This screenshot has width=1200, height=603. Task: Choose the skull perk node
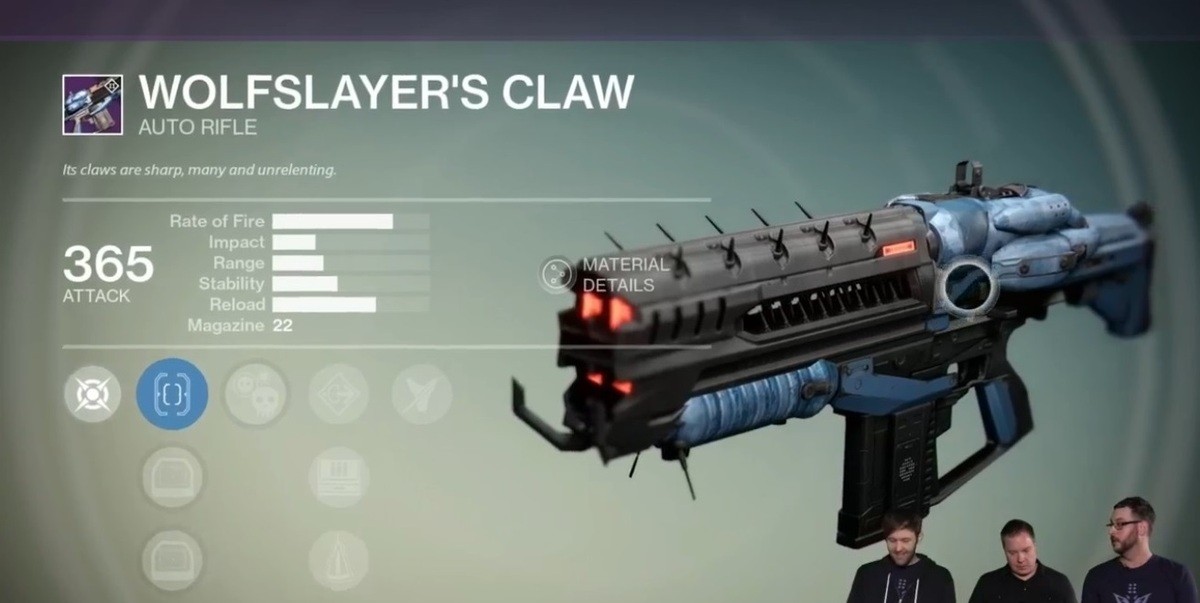tap(255, 393)
